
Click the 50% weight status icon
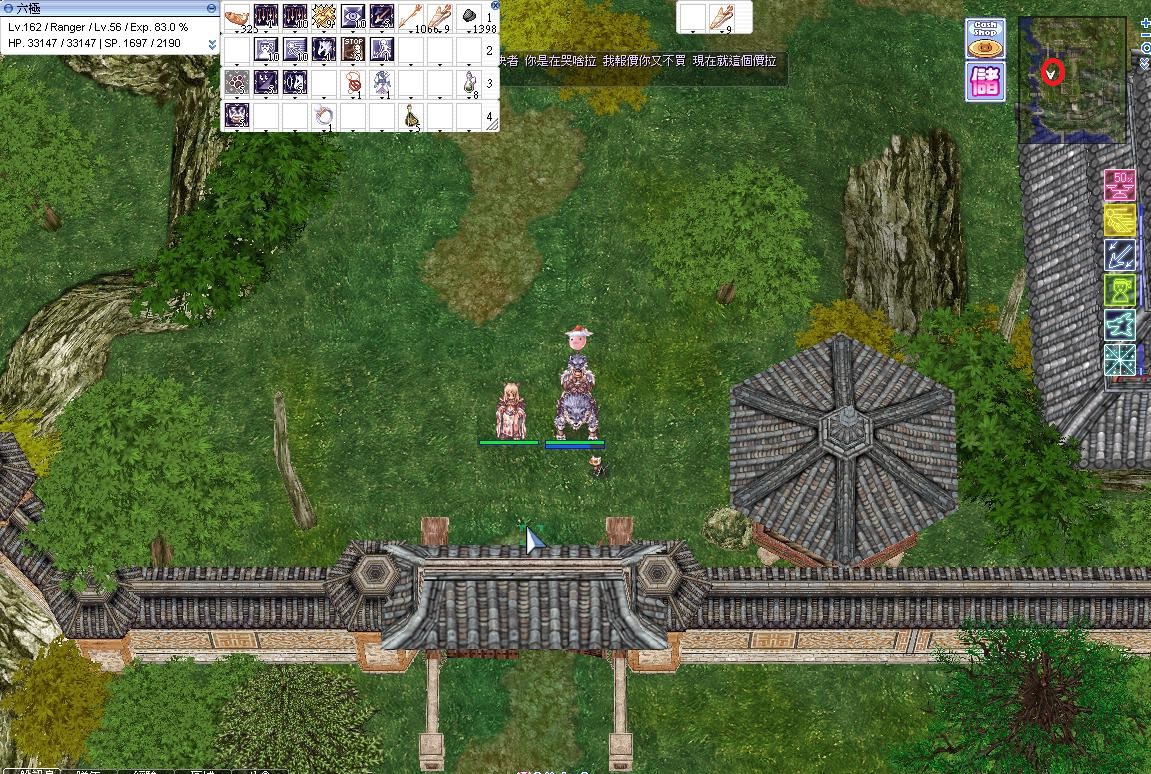[1119, 185]
